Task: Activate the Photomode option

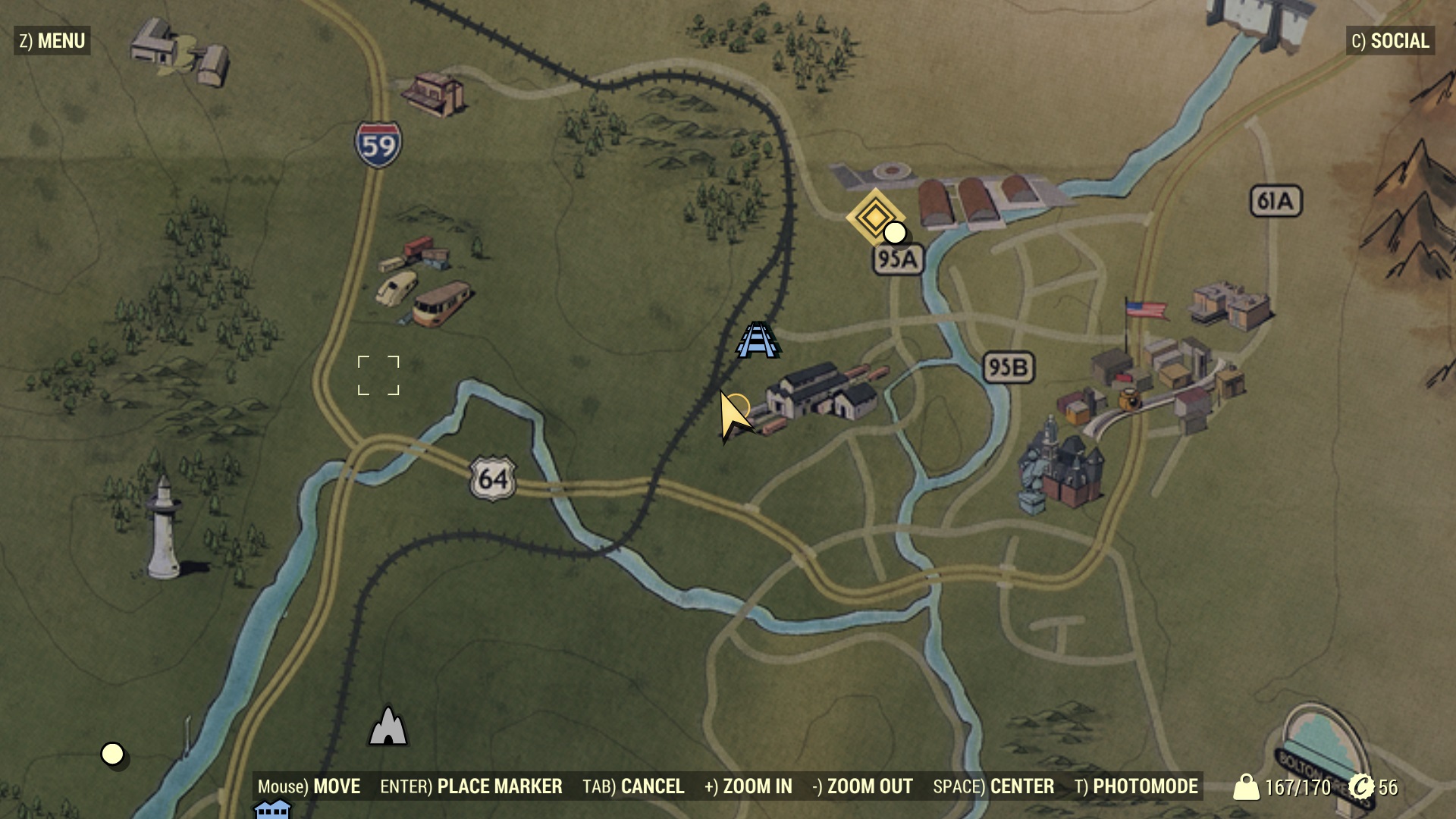Action: pos(1136,787)
